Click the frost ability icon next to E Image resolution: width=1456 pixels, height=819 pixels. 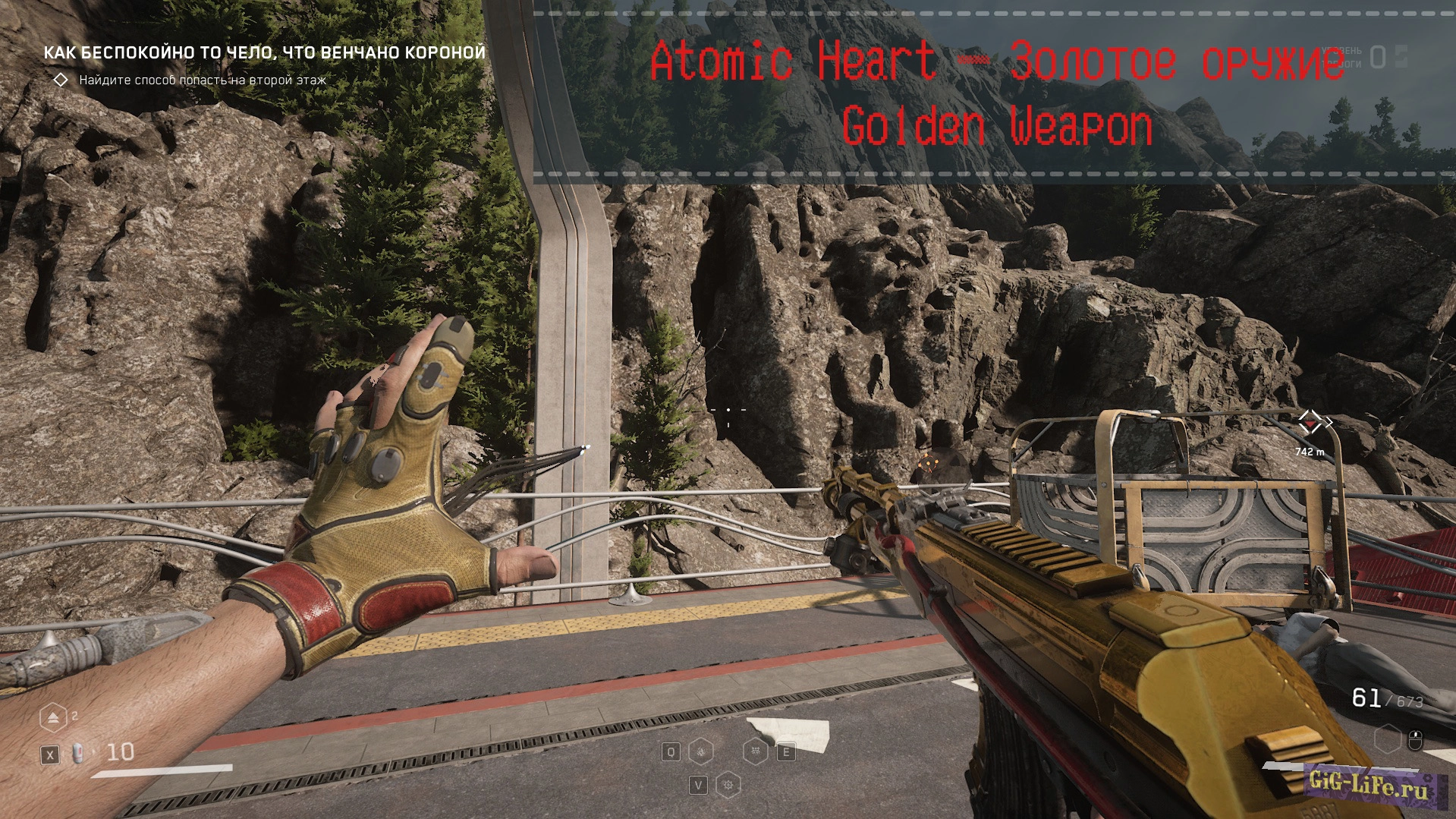(x=756, y=751)
